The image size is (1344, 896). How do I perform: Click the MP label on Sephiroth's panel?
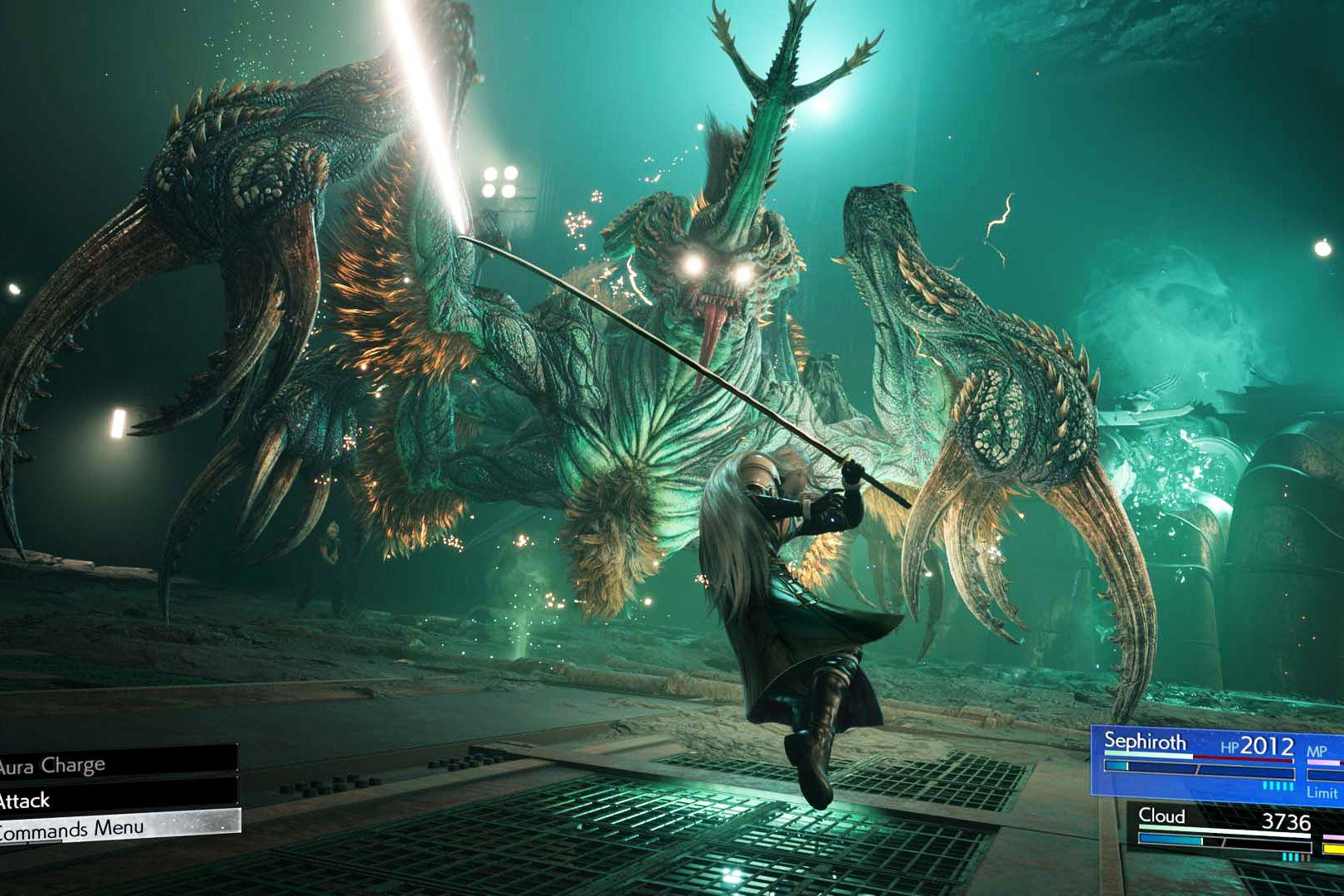(x=1316, y=751)
